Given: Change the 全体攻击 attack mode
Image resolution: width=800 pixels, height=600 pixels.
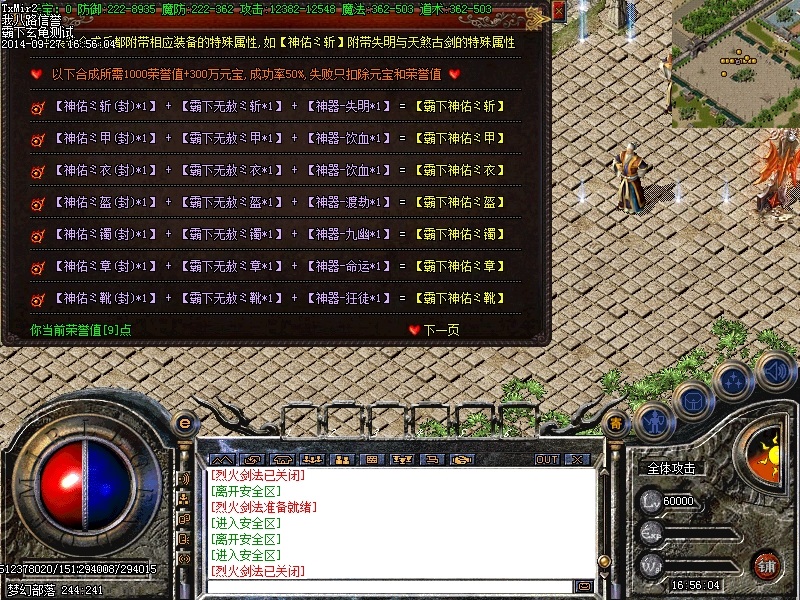Looking at the screenshot, I should 672,468.
